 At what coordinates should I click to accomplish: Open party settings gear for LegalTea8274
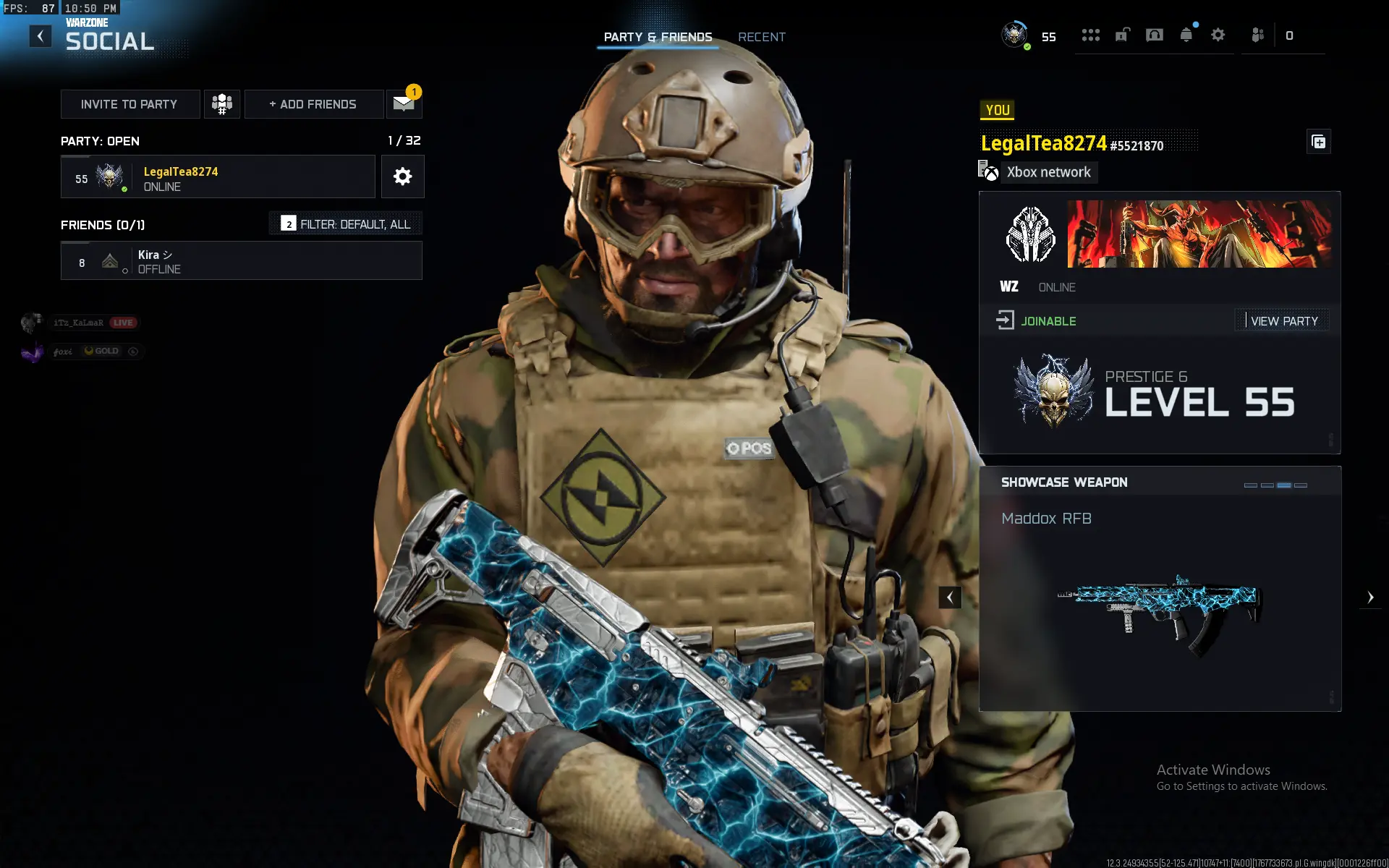click(403, 176)
